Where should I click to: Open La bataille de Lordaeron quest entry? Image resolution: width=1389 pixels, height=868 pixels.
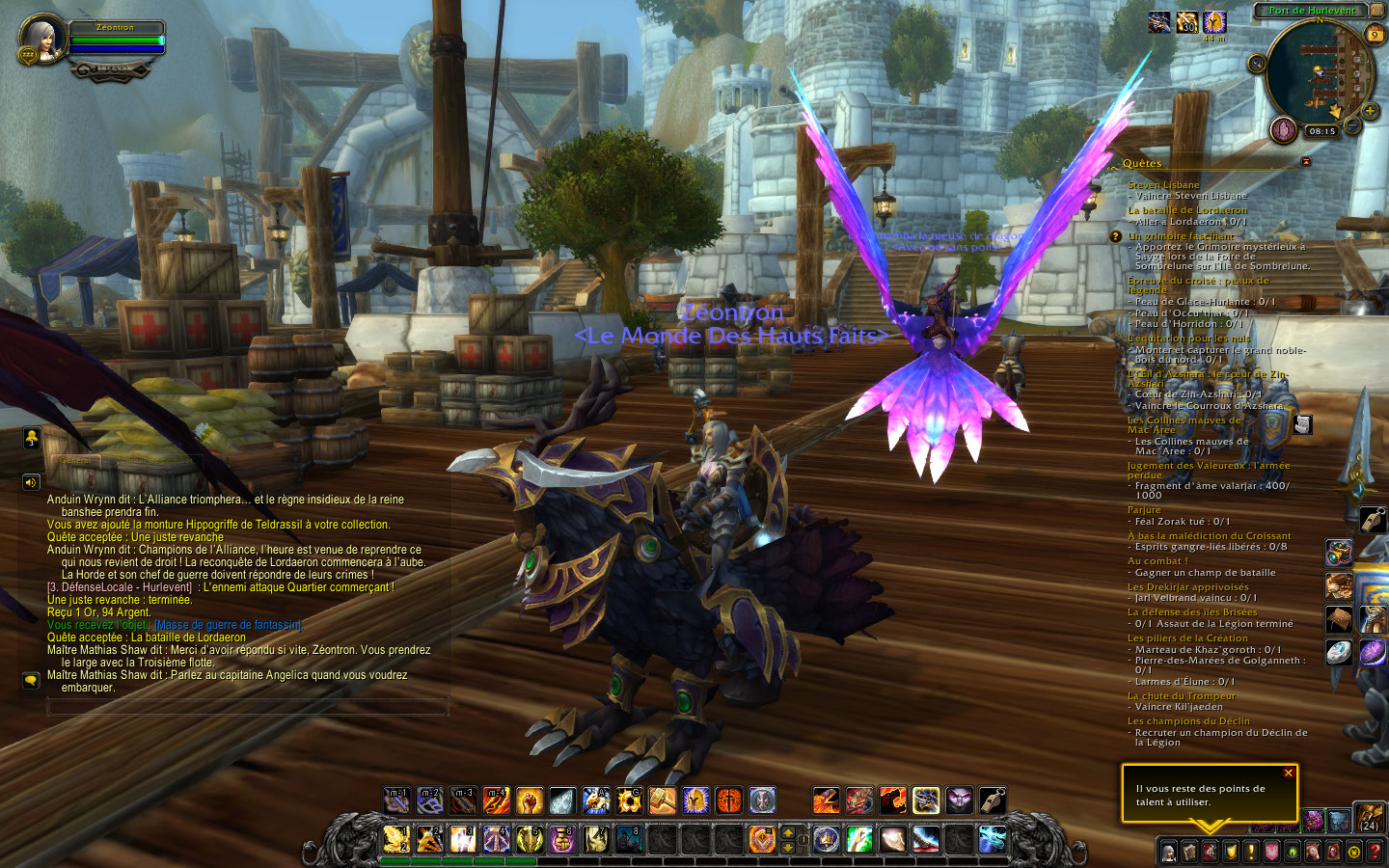click(x=1186, y=210)
